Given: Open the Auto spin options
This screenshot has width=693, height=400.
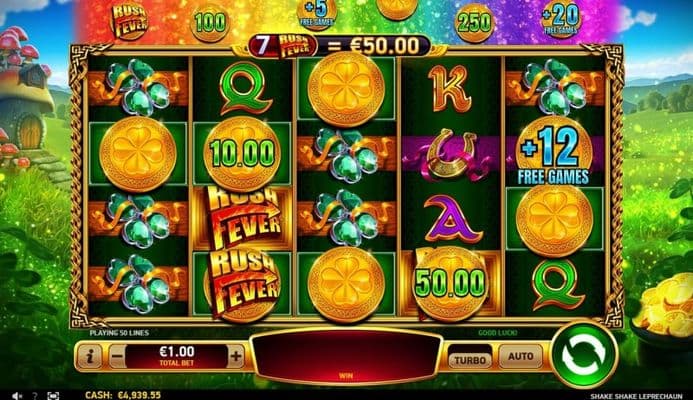Looking at the screenshot, I should 521,356.
